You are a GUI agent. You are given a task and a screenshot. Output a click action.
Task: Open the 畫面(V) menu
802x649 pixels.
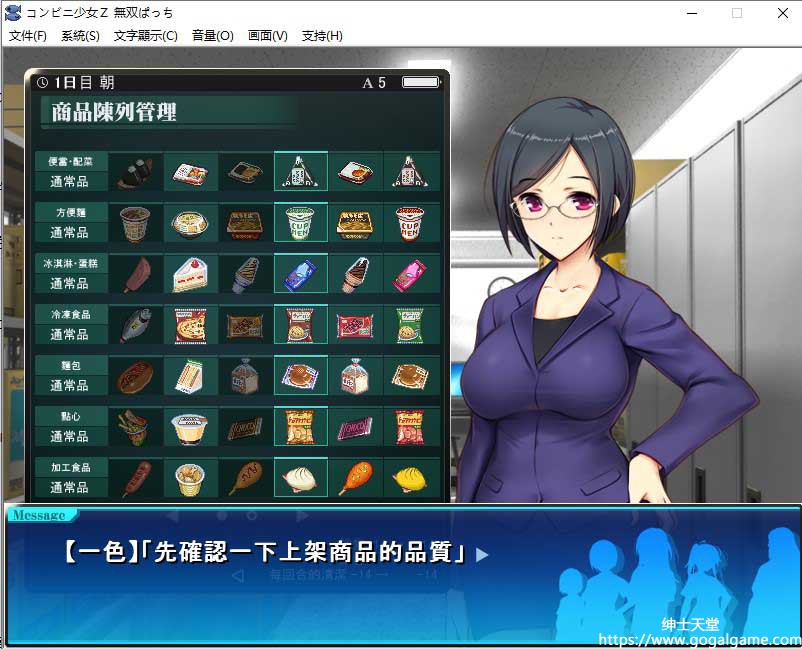coord(267,36)
